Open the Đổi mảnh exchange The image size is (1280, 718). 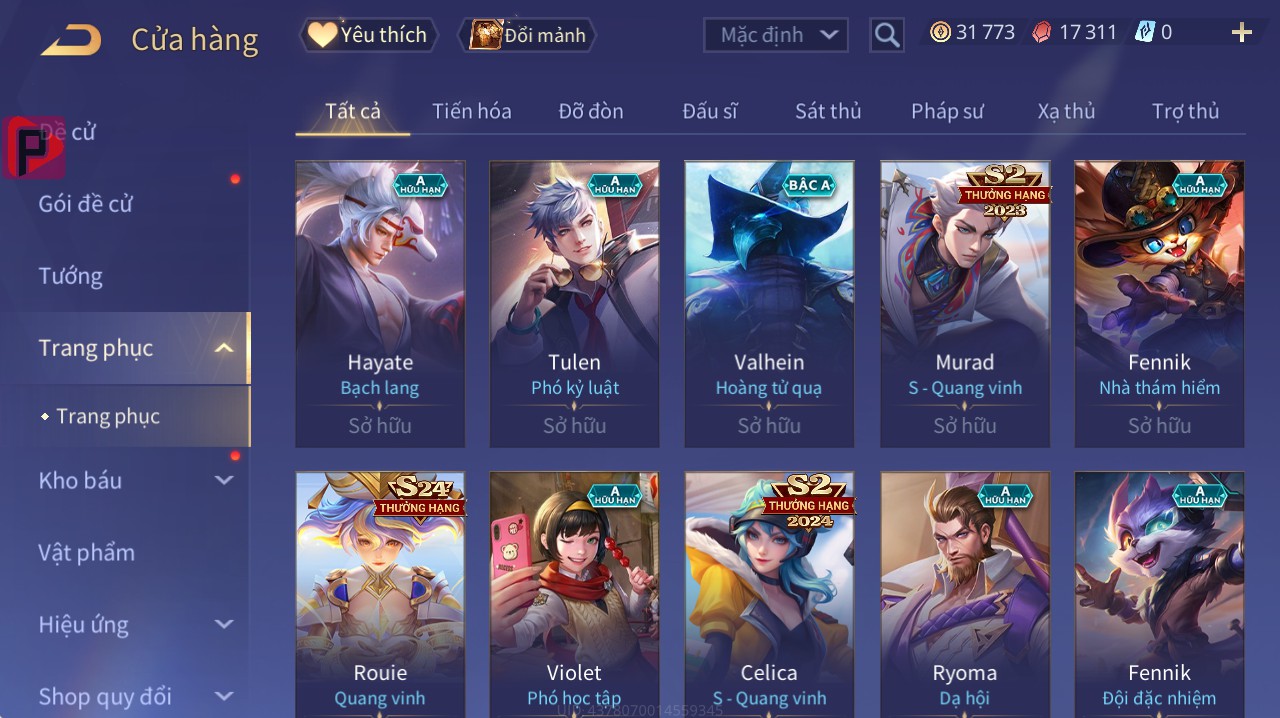tap(528, 36)
